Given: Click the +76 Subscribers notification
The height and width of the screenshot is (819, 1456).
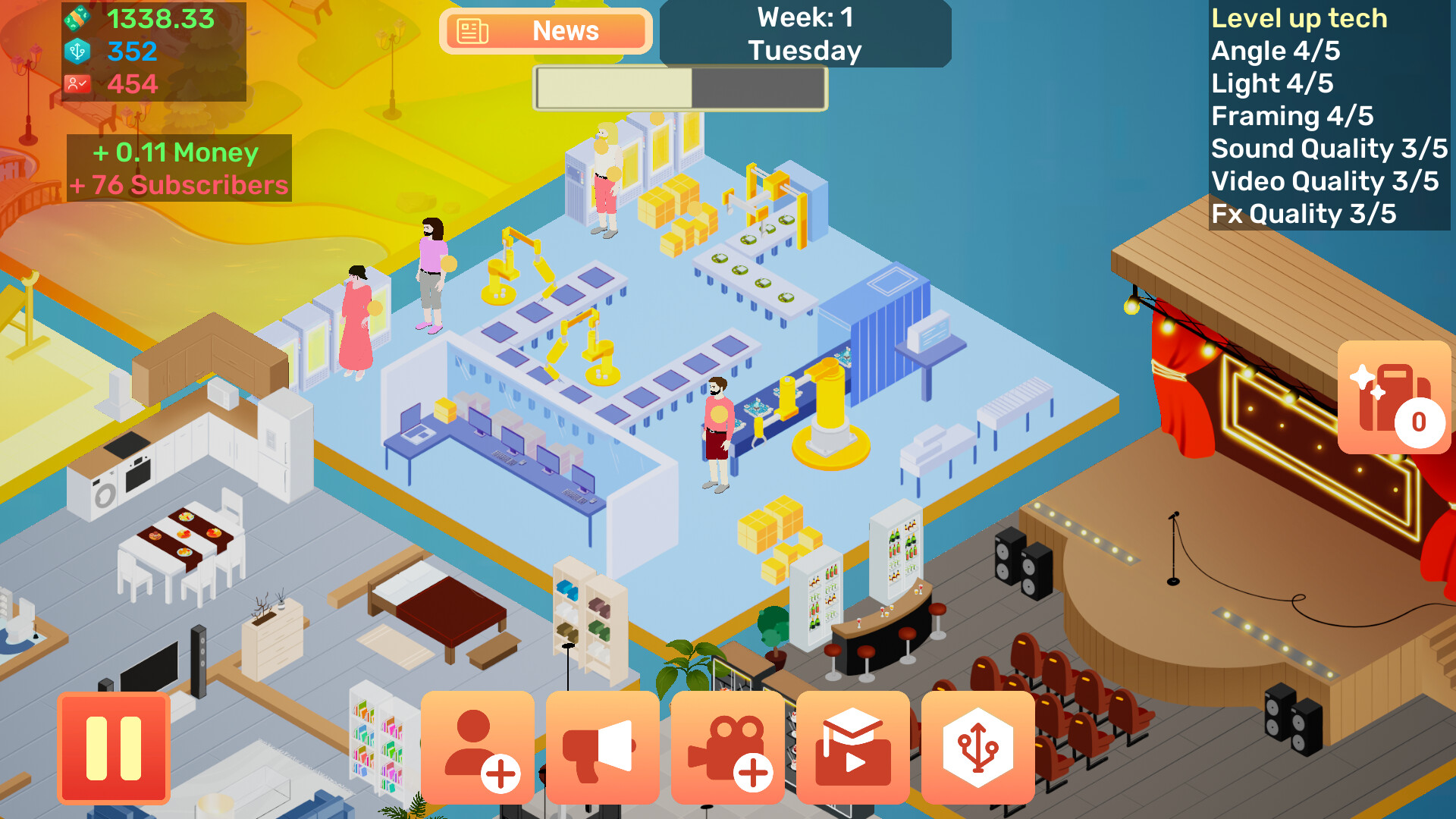Looking at the screenshot, I should 180,184.
